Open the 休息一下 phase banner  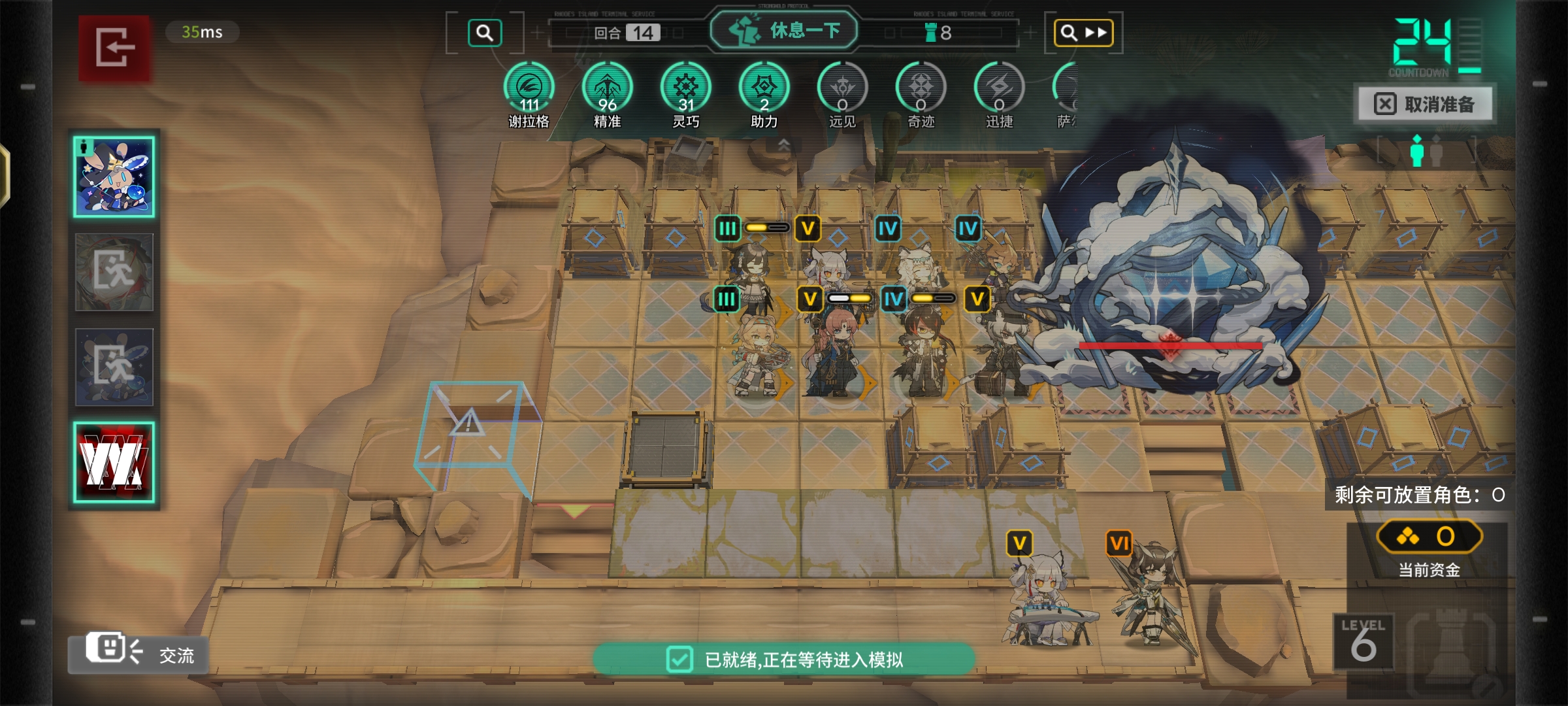pyautogui.click(x=784, y=30)
